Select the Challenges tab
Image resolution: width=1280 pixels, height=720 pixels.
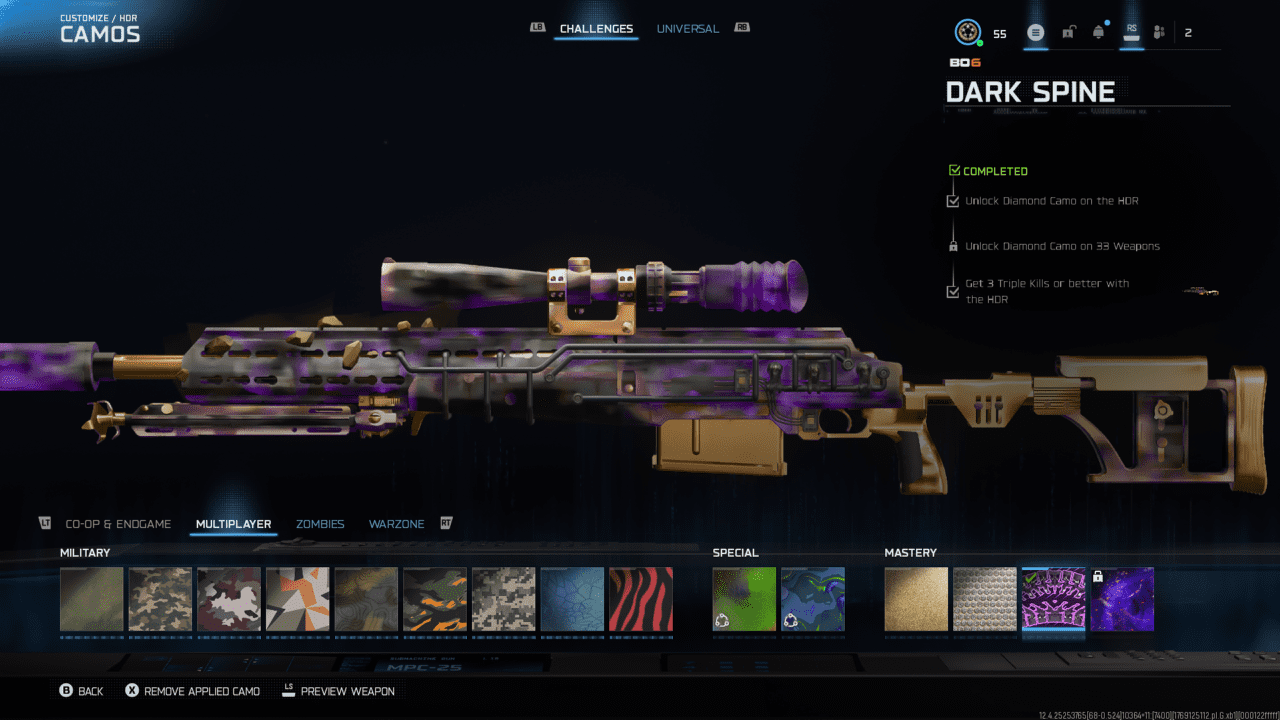coord(596,29)
